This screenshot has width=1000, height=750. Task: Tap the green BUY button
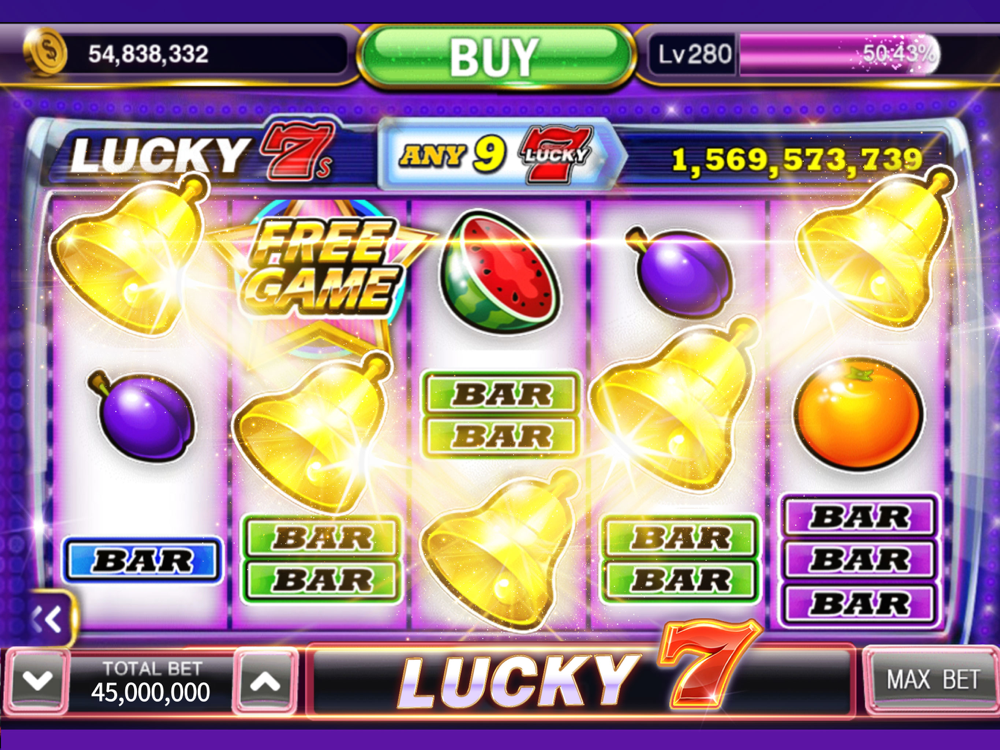point(496,55)
